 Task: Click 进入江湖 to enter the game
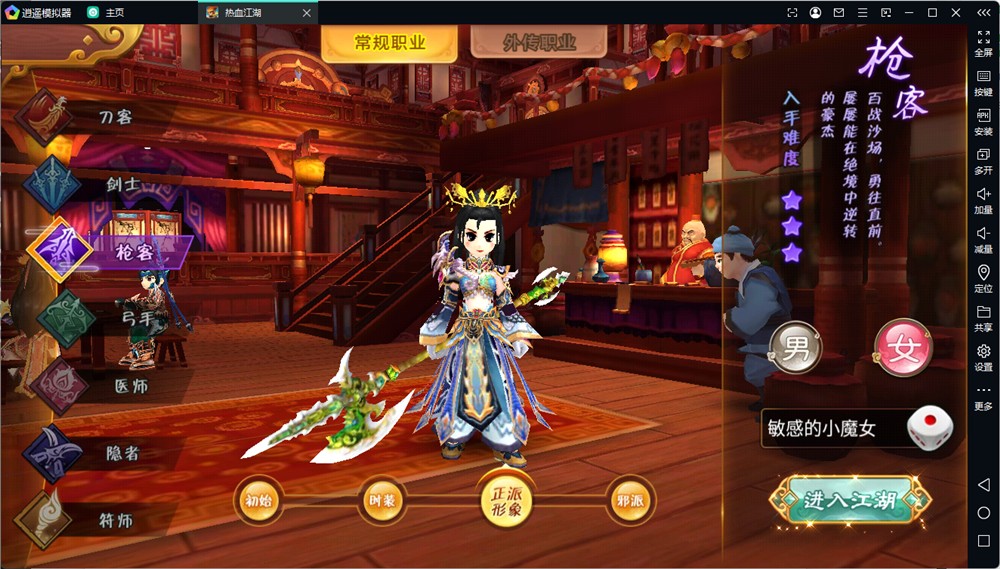coord(850,501)
